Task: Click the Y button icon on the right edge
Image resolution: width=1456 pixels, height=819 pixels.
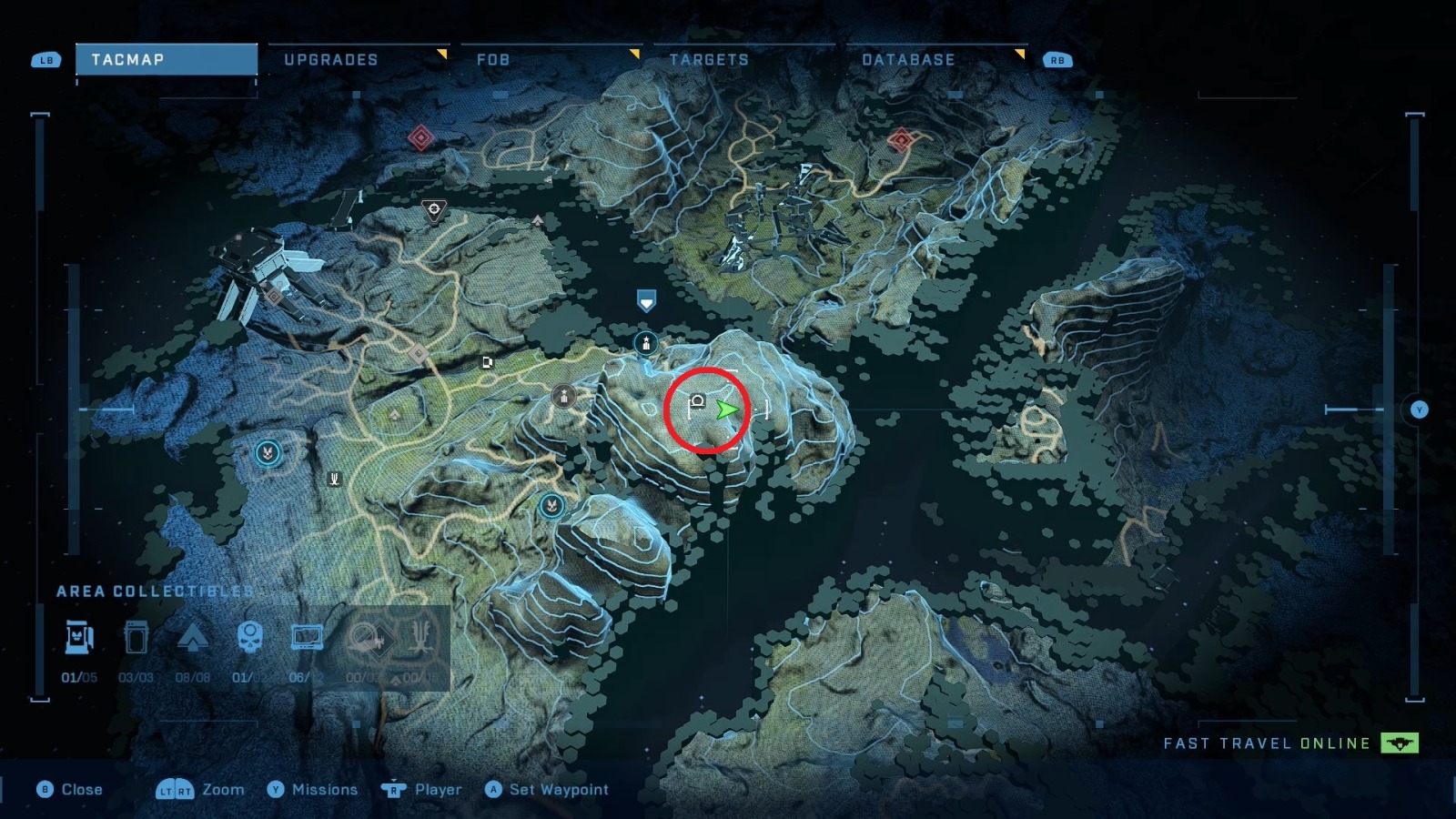Action: point(1419,409)
